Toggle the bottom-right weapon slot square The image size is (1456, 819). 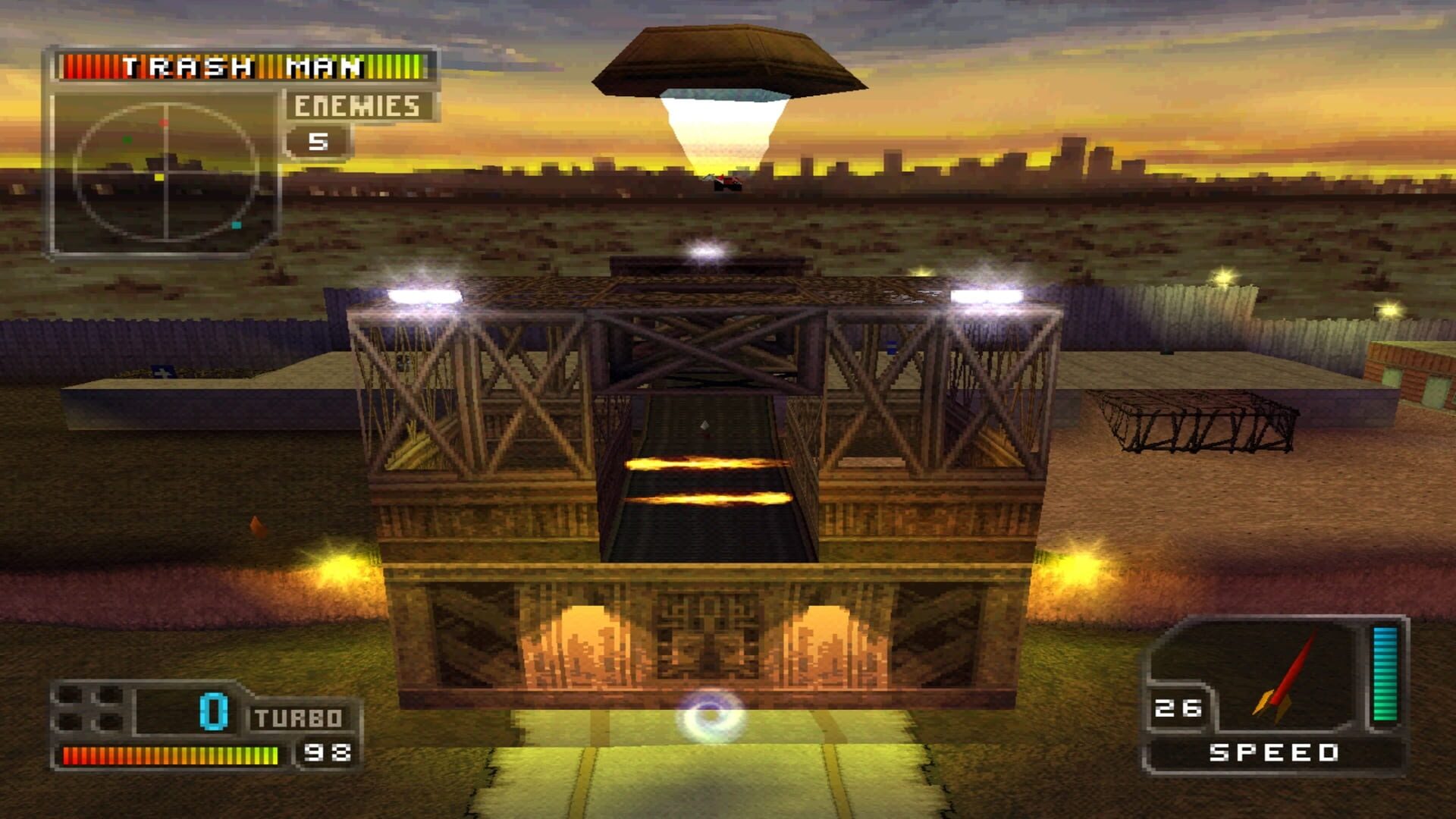[x=110, y=720]
